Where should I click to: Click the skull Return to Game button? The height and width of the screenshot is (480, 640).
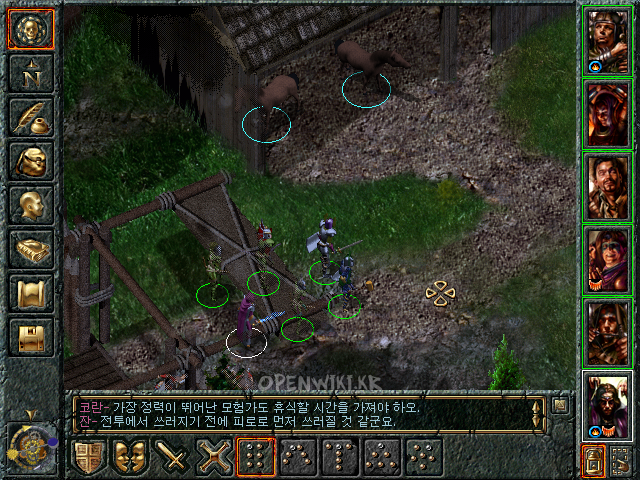click(x=31, y=29)
